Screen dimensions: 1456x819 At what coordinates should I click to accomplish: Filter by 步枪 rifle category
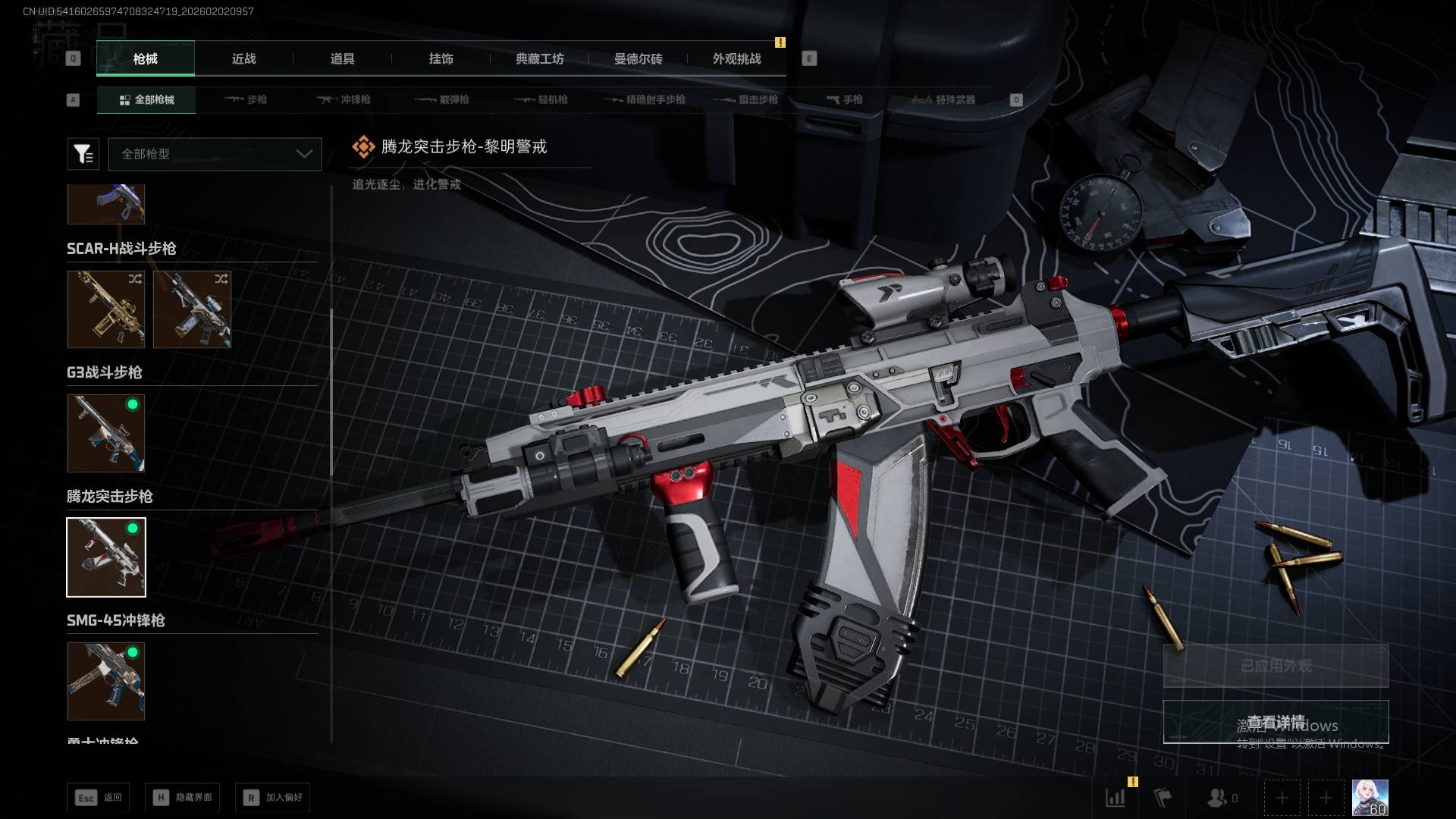point(246,99)
